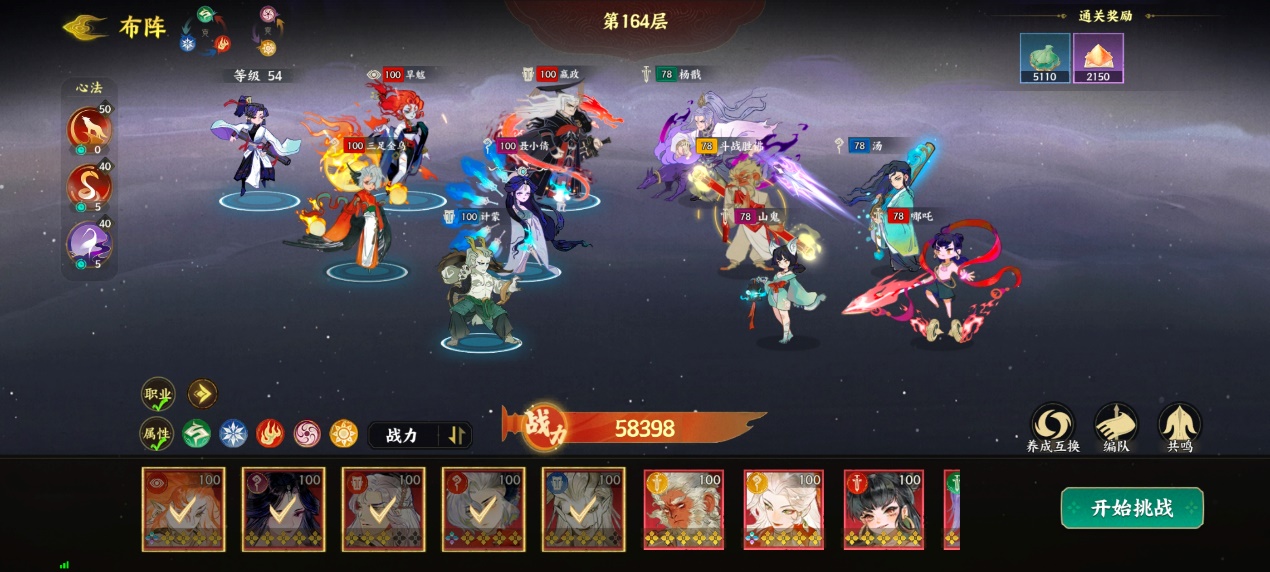
Task: Select the serpent 心法 skill icon
Action: [x=88, y=186]
